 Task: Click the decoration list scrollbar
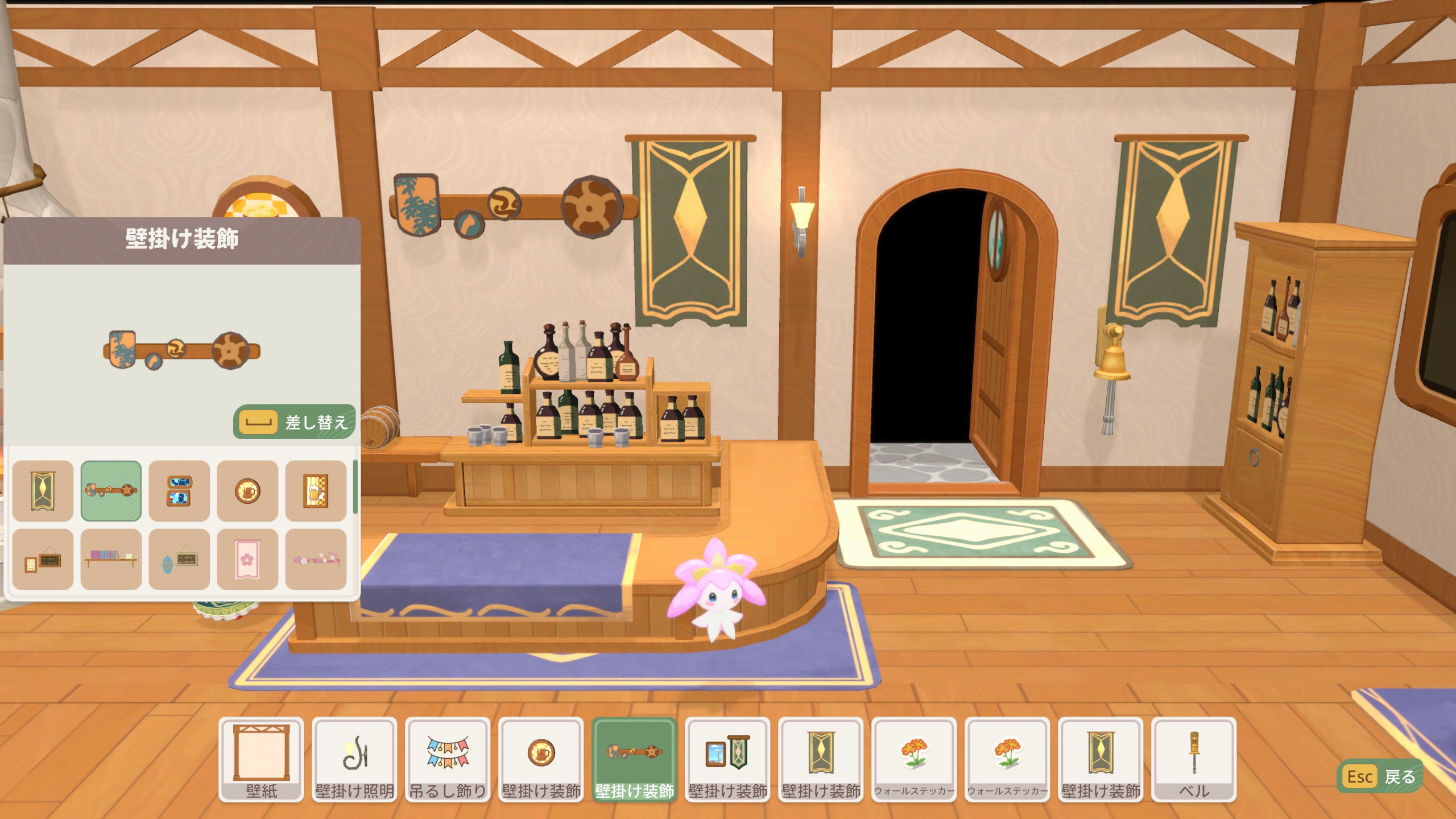355,487
